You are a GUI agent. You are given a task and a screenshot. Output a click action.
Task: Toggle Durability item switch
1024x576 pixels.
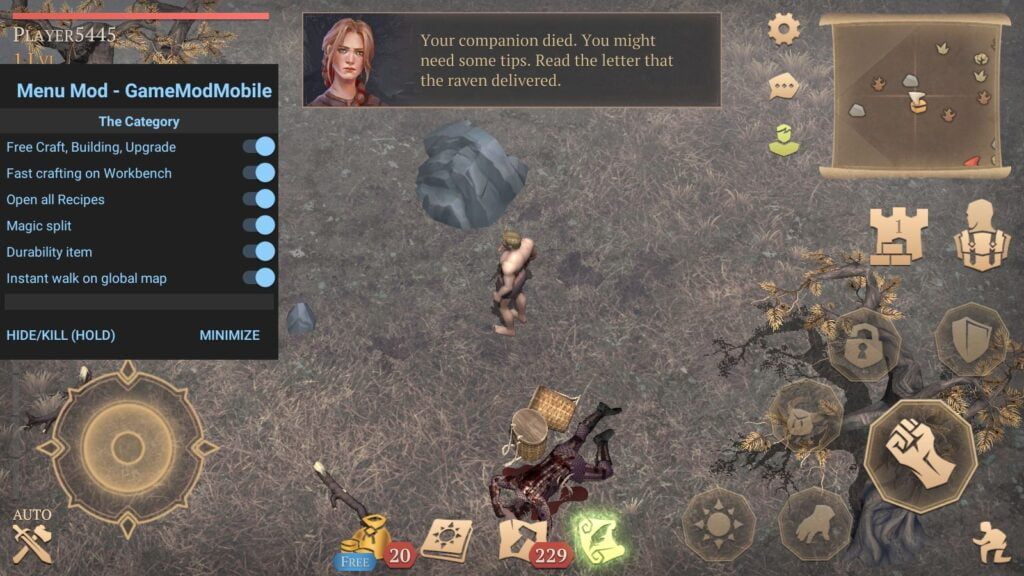click(258, 252)
